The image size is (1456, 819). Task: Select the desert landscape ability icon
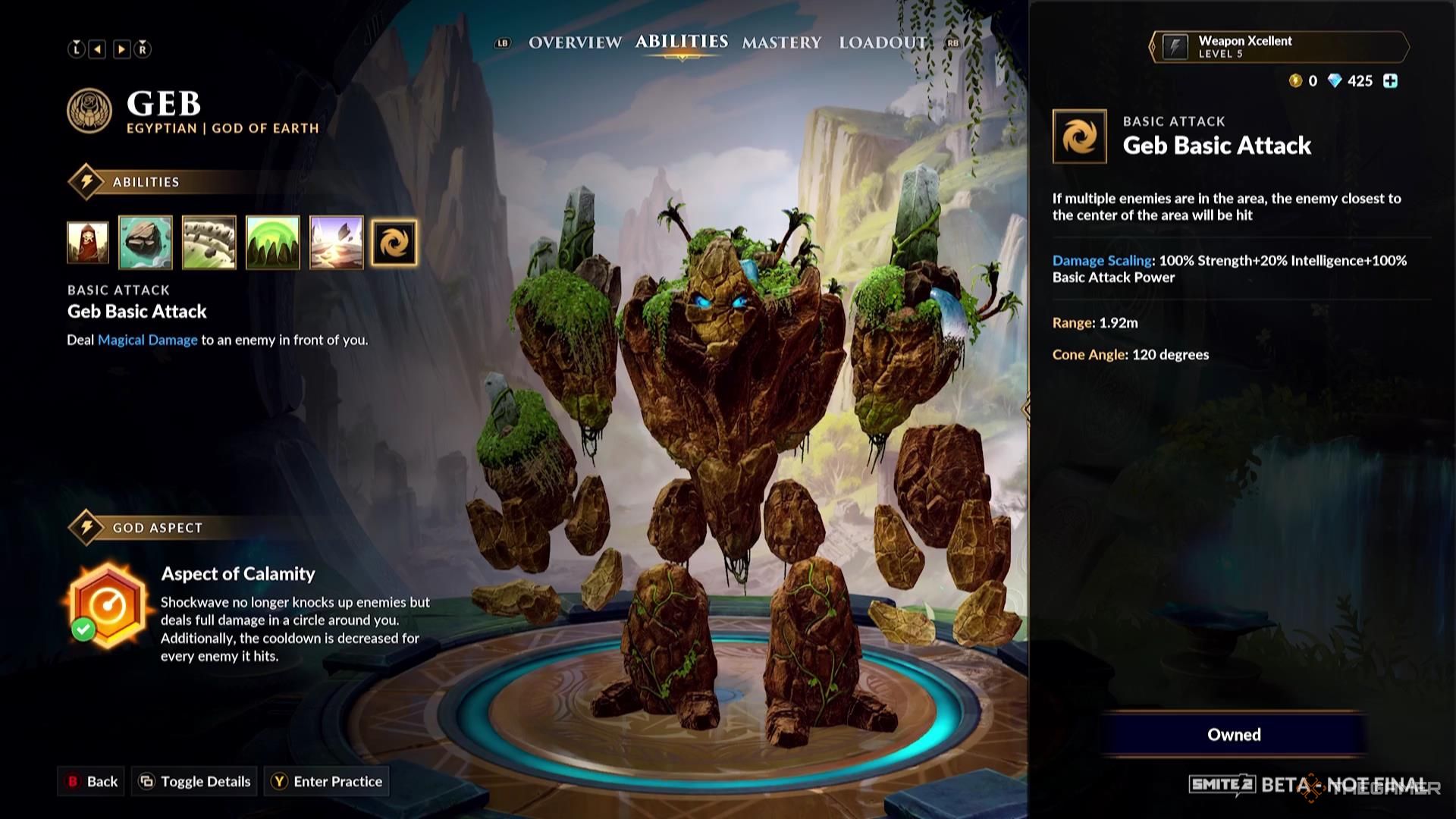[x=337, y=243]
